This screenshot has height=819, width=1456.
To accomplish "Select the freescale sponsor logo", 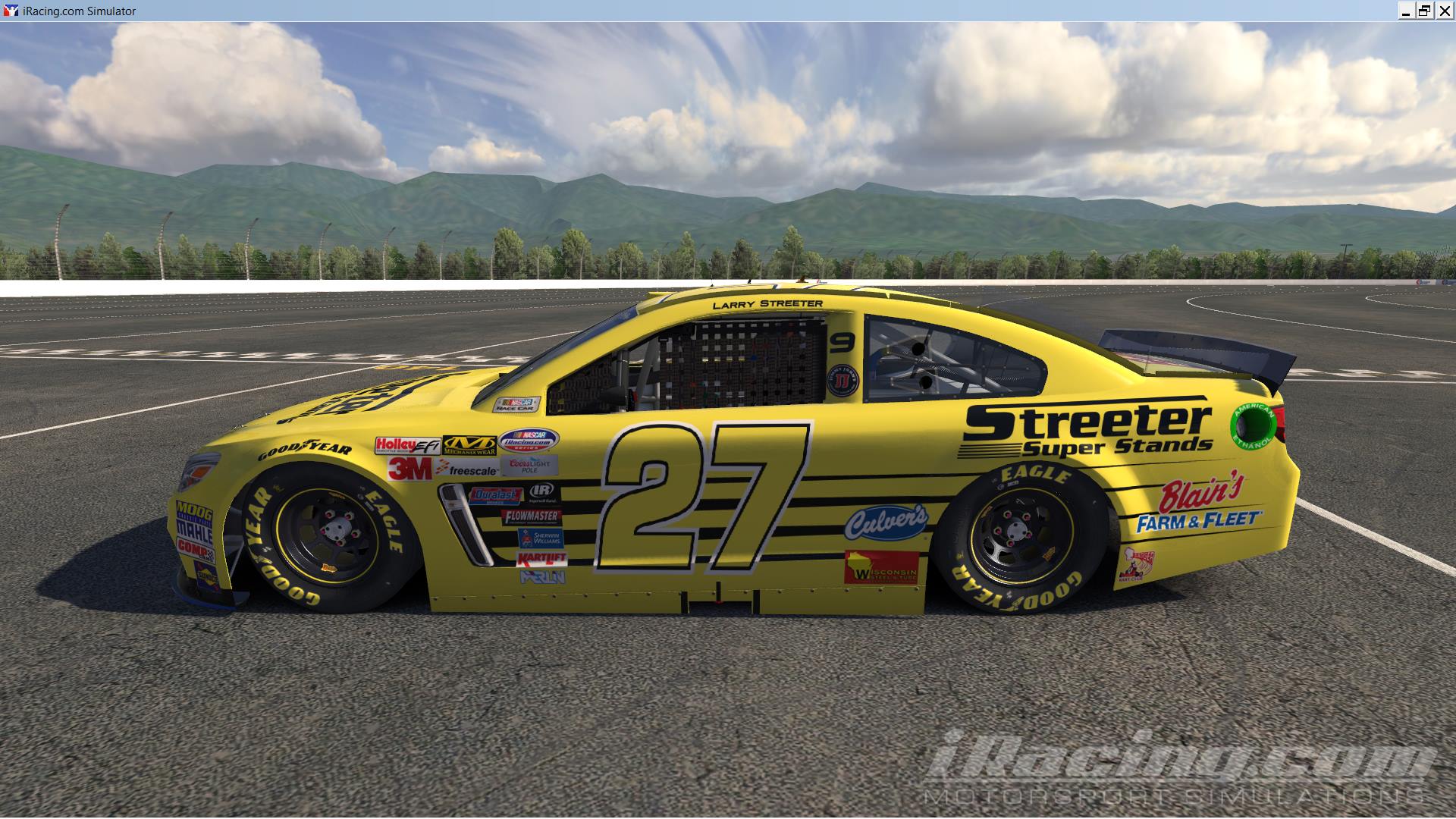I will pyautogui.click(x=466, y=469).
